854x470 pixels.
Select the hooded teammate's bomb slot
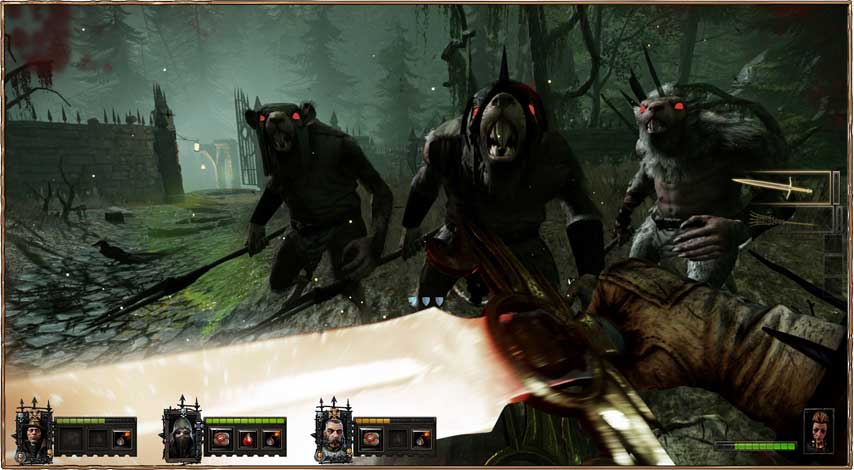(x=272, y=439)
